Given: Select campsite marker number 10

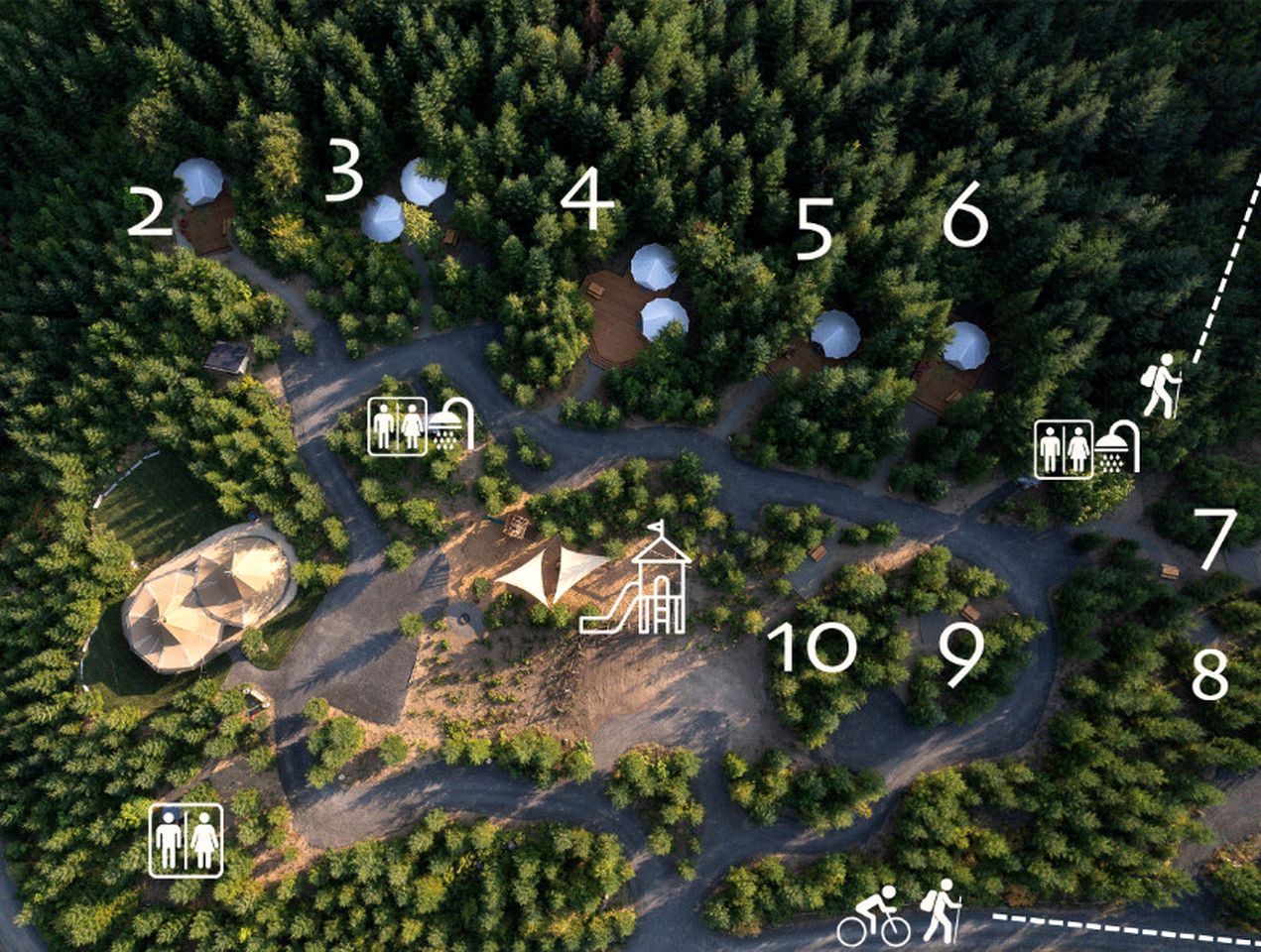Looking at the screenshot, I should click(x=812, y=647).
